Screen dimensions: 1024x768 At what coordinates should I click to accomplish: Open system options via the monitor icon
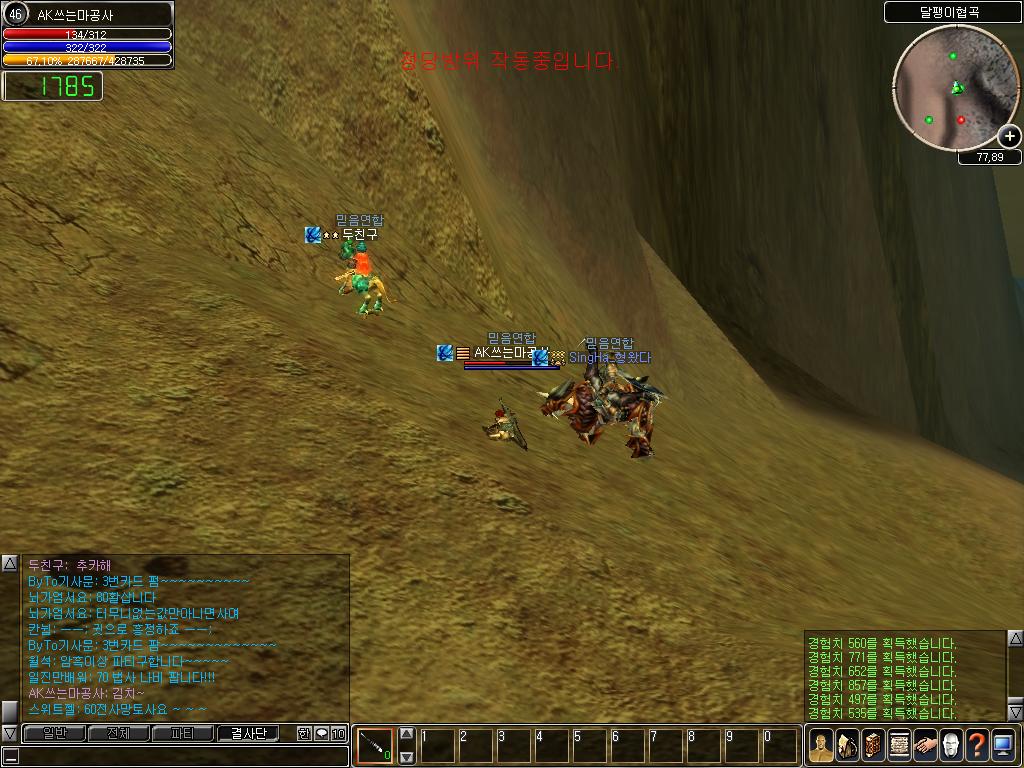click(1003, 744)
